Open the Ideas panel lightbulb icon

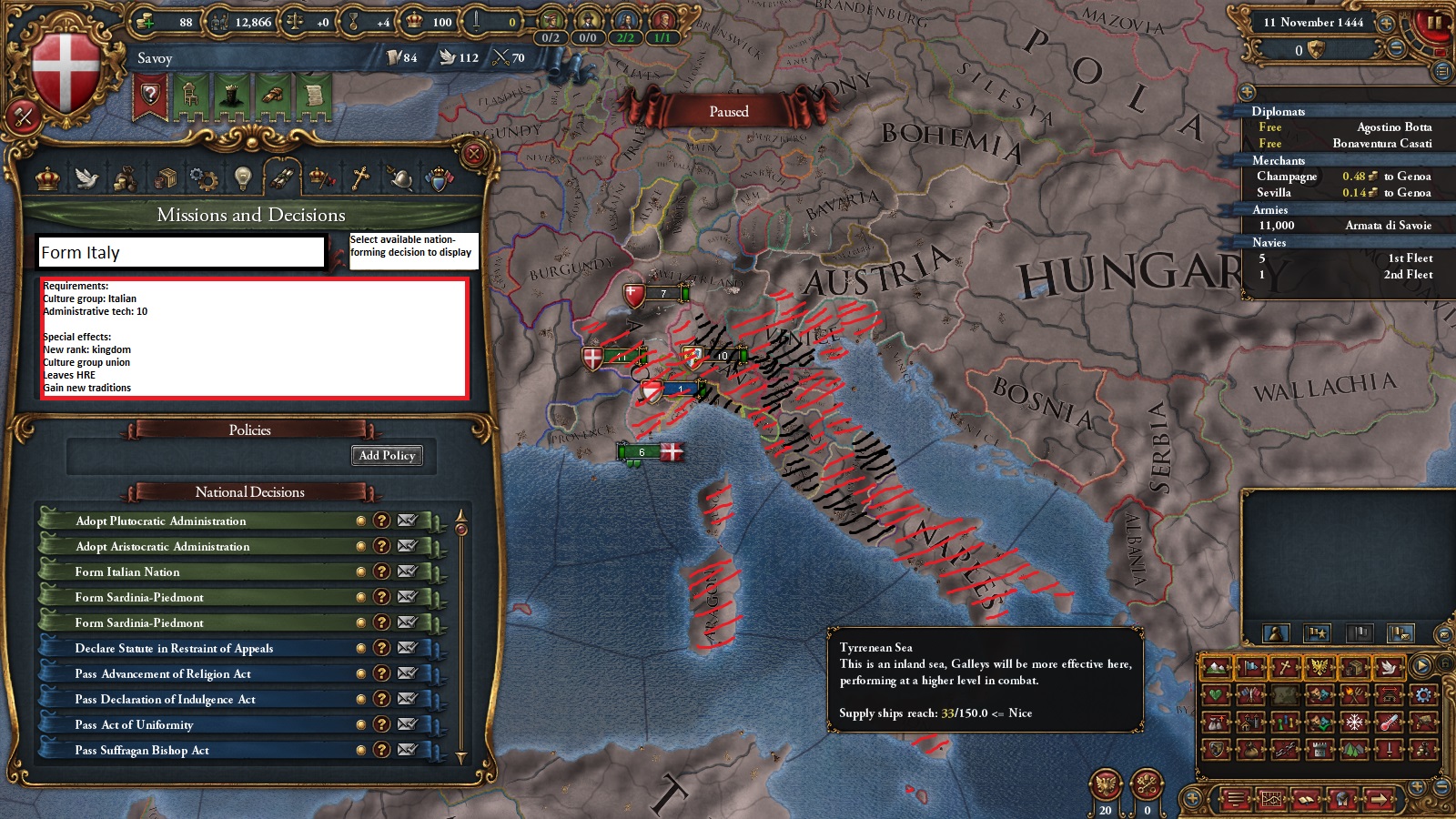pos(242,179)
